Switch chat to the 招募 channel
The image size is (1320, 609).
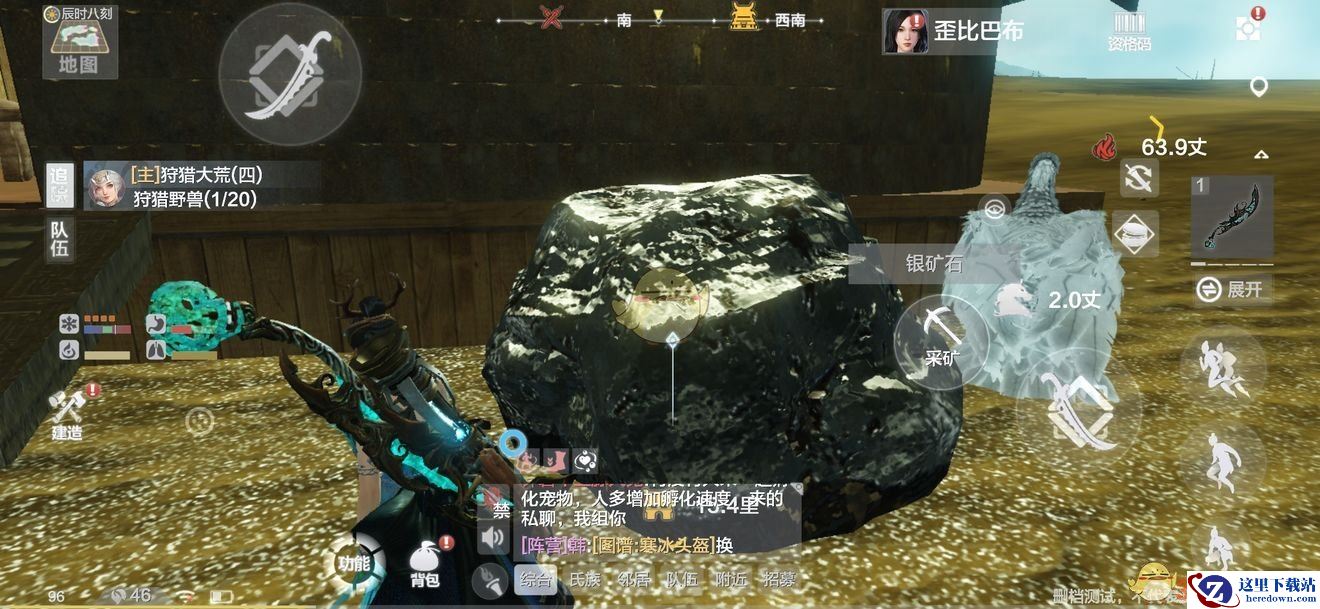[x=779, y=579]
